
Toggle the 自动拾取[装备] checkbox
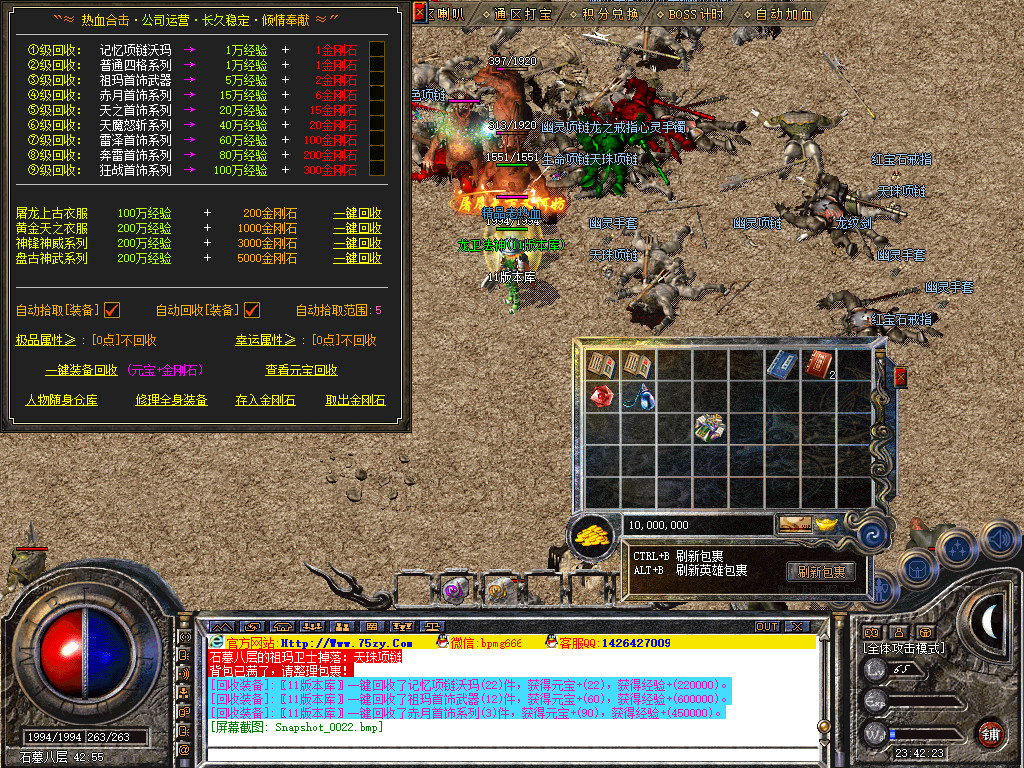[x=112, y=310]
